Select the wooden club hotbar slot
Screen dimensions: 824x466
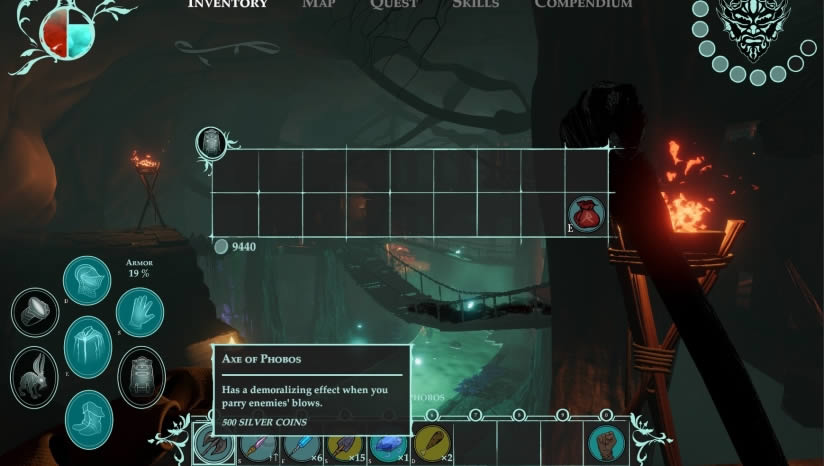click(431, 442)
